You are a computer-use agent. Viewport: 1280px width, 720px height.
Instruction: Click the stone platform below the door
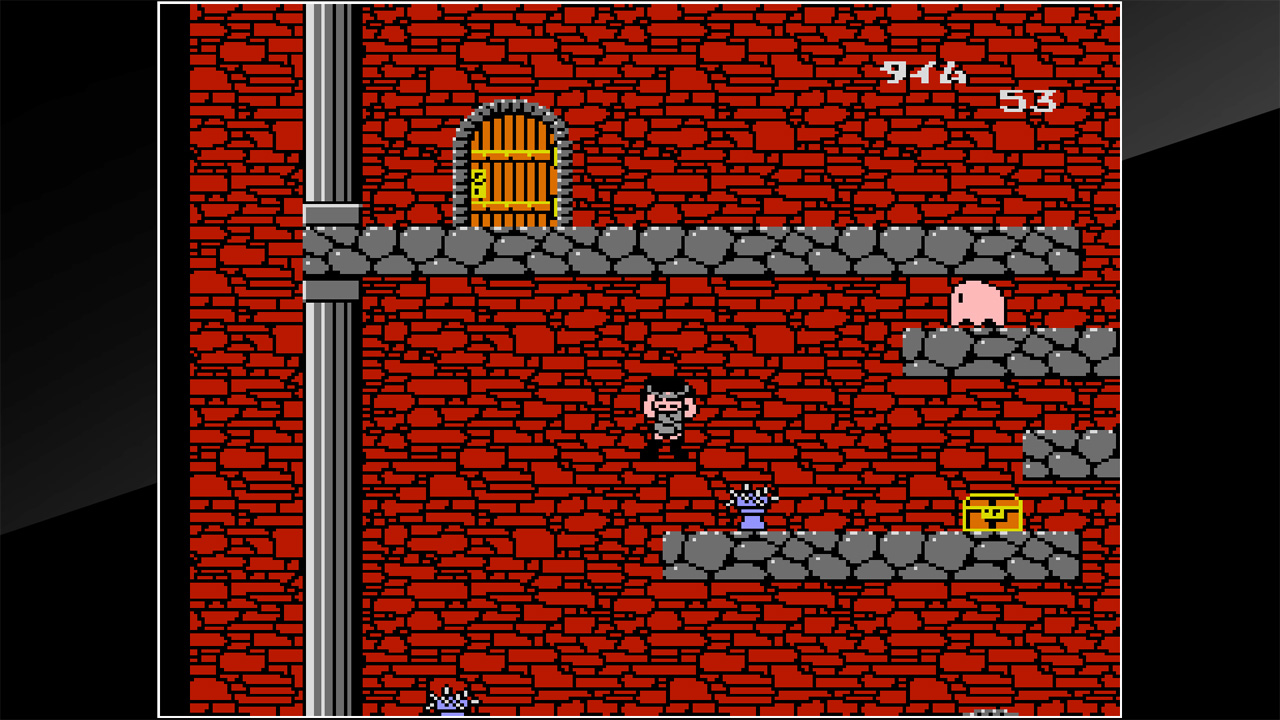520,248
